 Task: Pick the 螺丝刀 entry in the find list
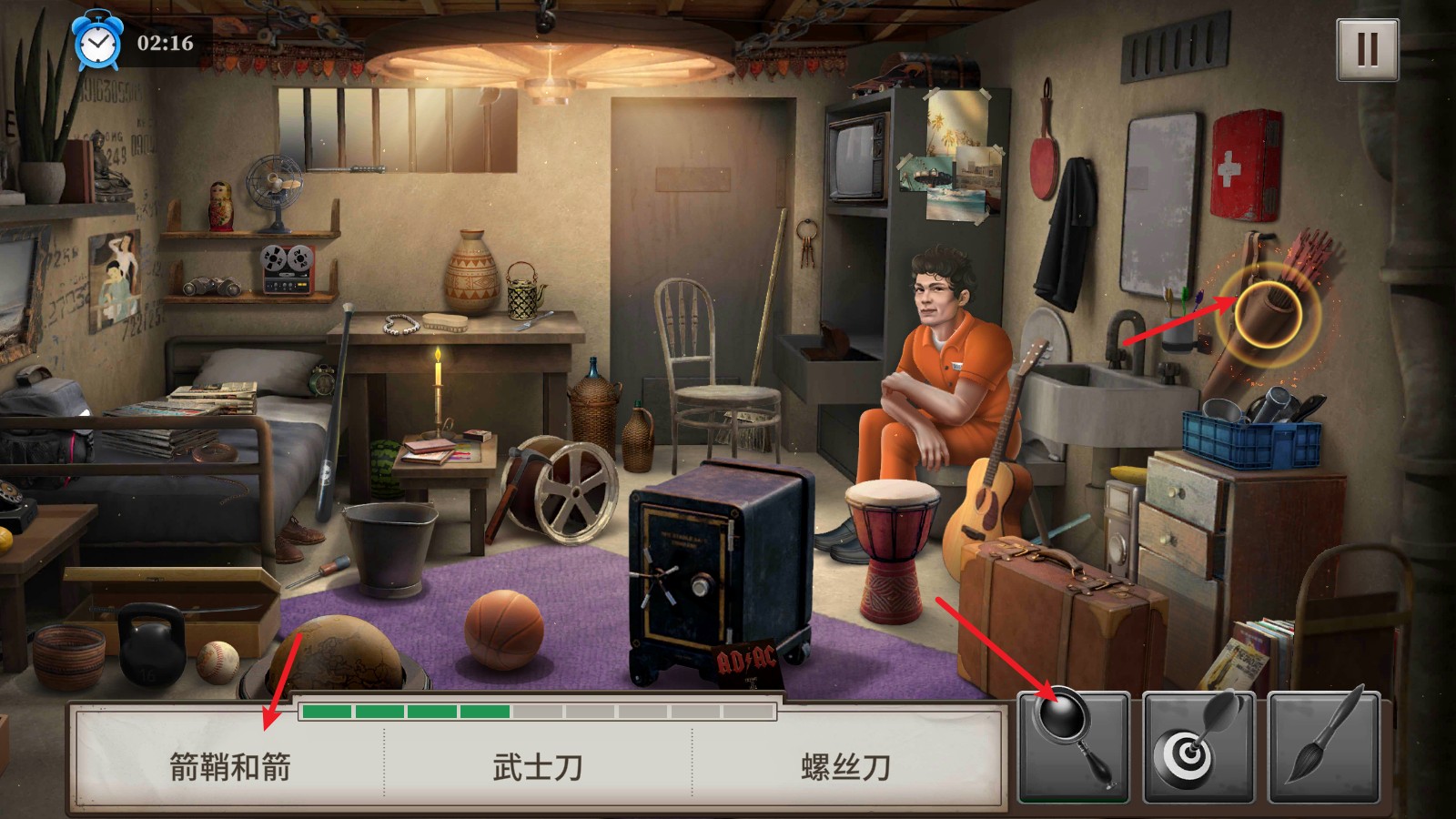(845, 767)
